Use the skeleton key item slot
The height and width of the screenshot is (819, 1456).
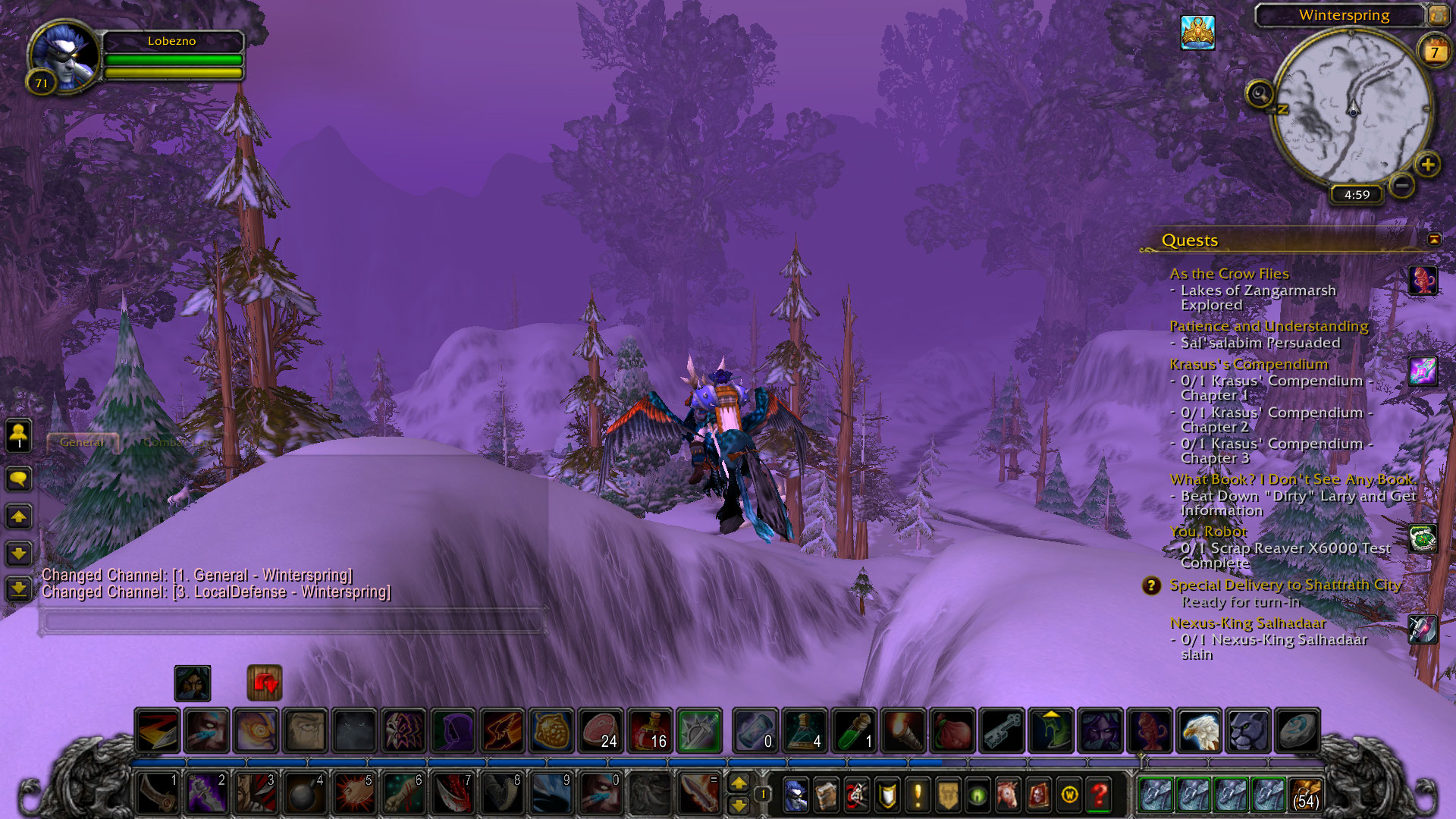1002,730
